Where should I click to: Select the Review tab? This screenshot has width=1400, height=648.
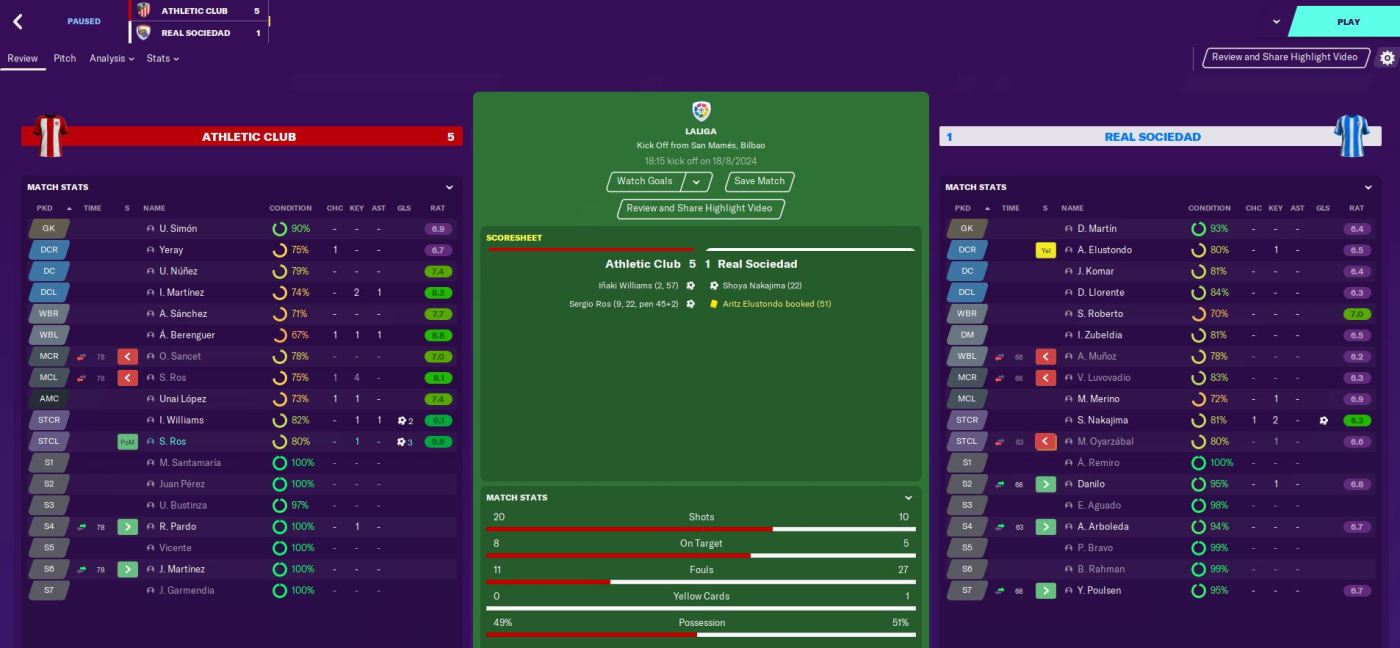[22, 58]
